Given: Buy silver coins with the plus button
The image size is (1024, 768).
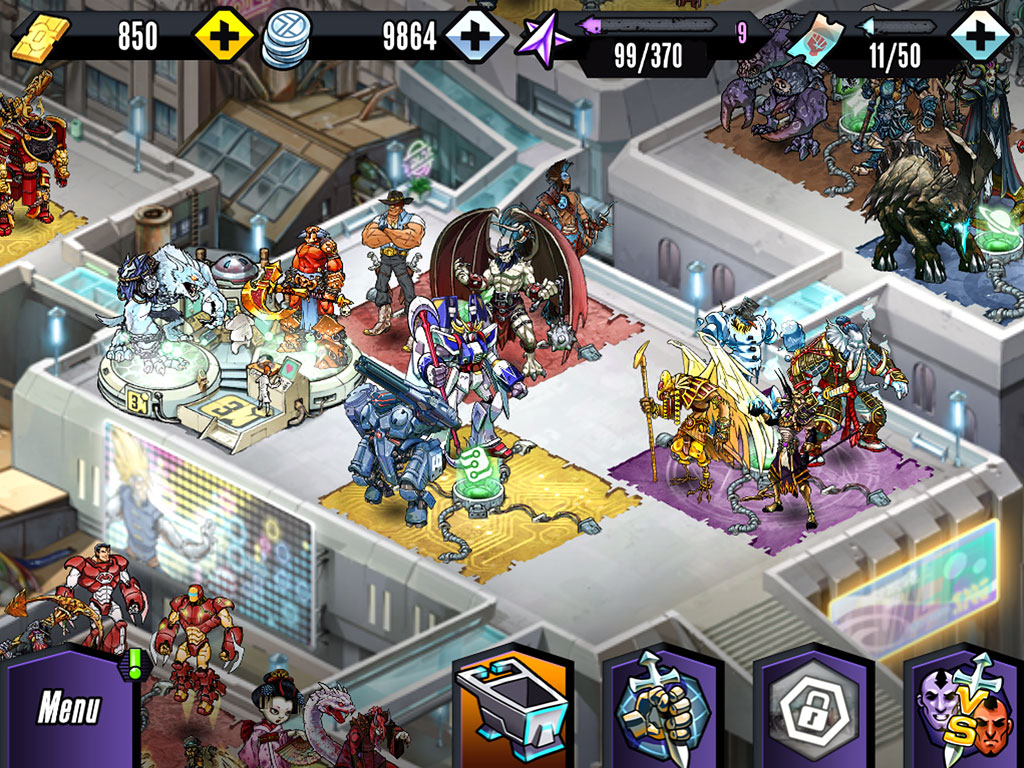Looking at the screenshot, I should pos(476,38).
